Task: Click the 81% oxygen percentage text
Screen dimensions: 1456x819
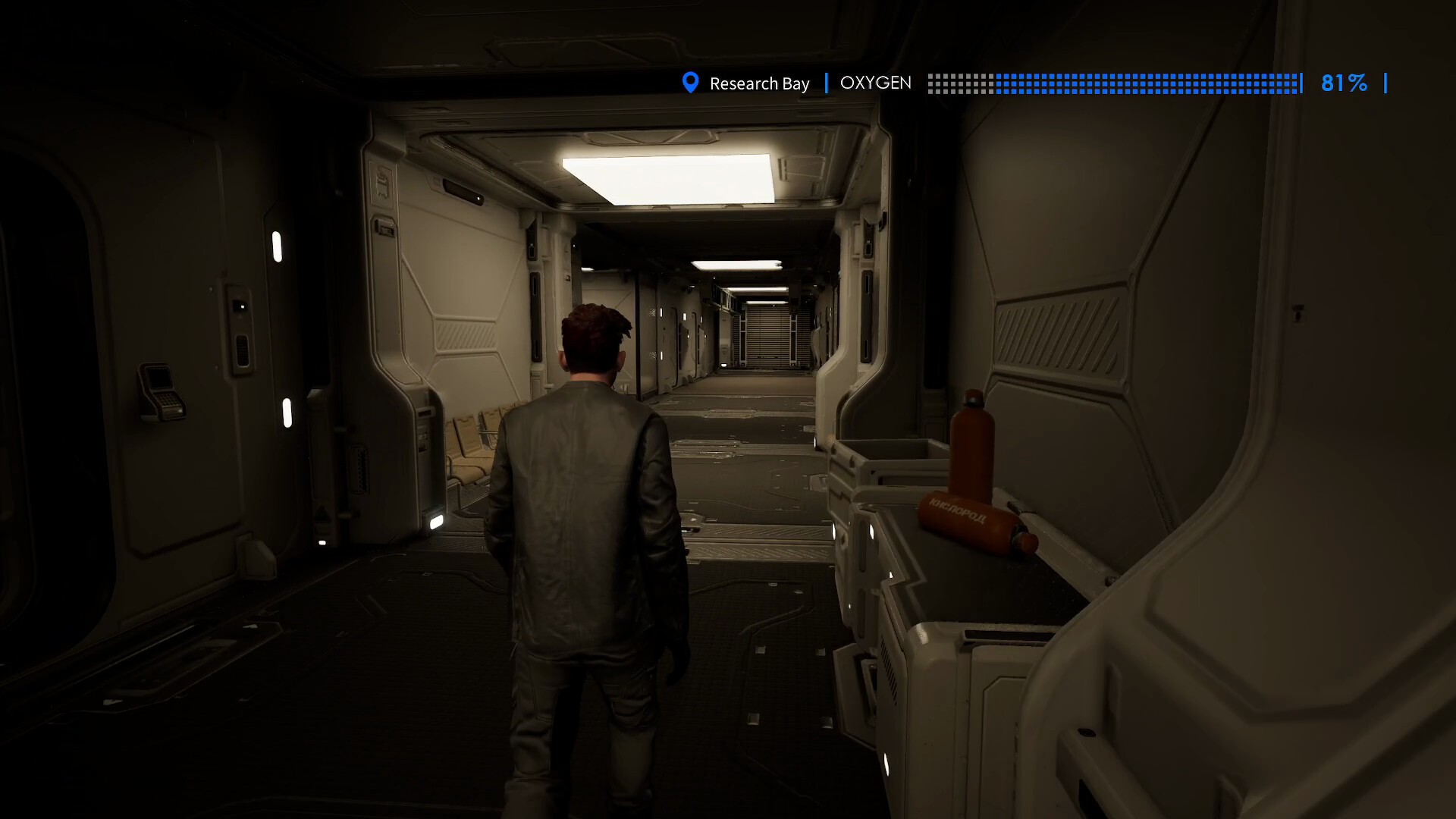Action: click(x=1344, y=83)
